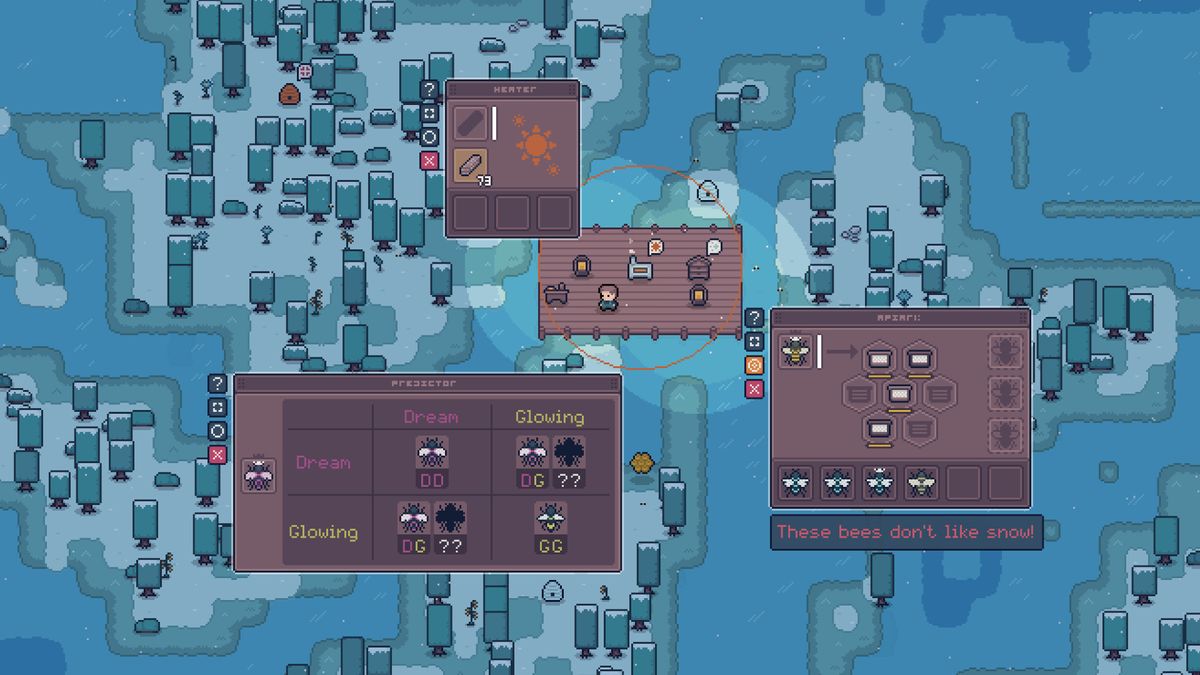Click the DD Dream bee result

[x=432, y=464]
